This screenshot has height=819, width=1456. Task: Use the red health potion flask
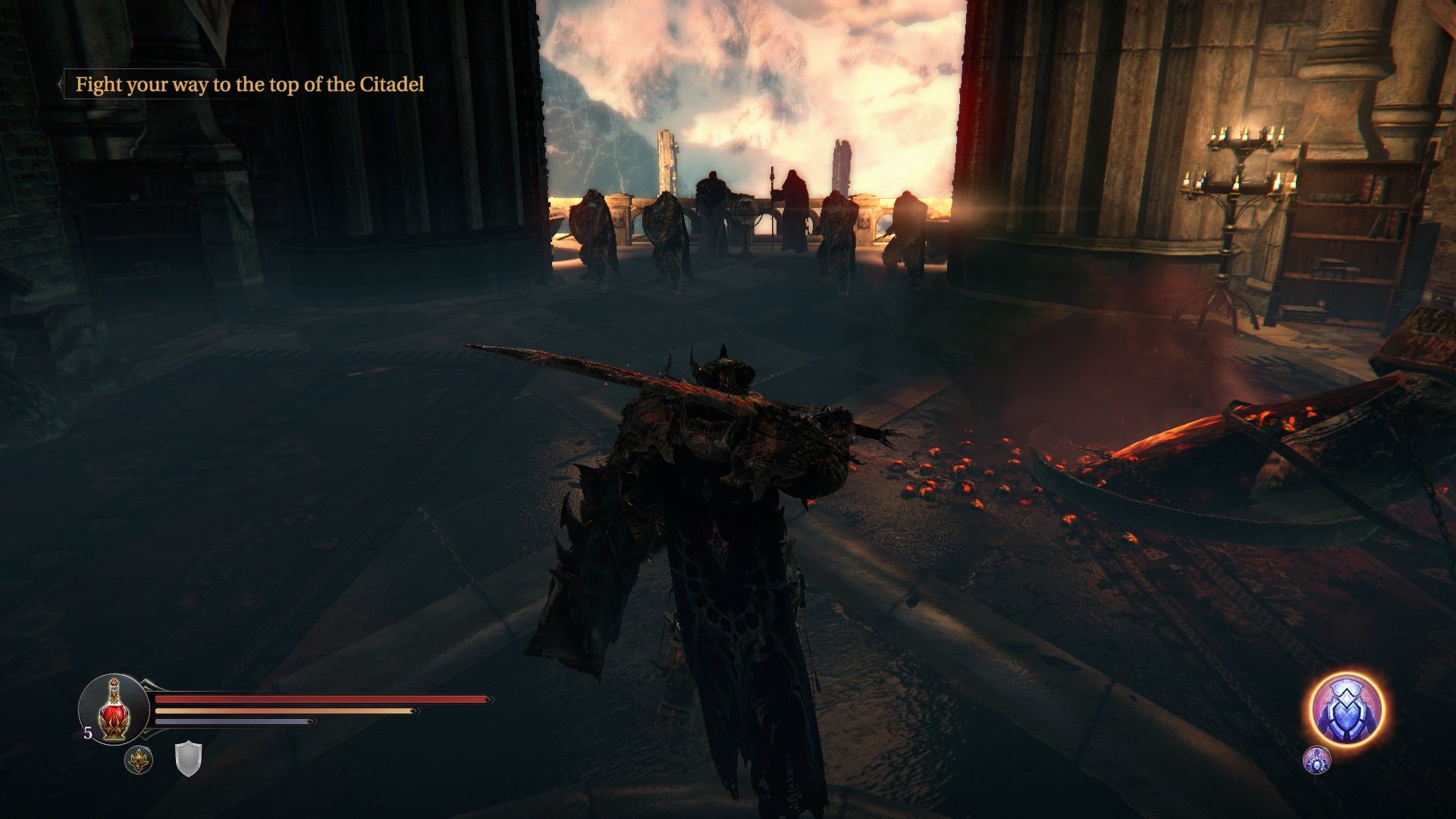[x=114, y=709]
